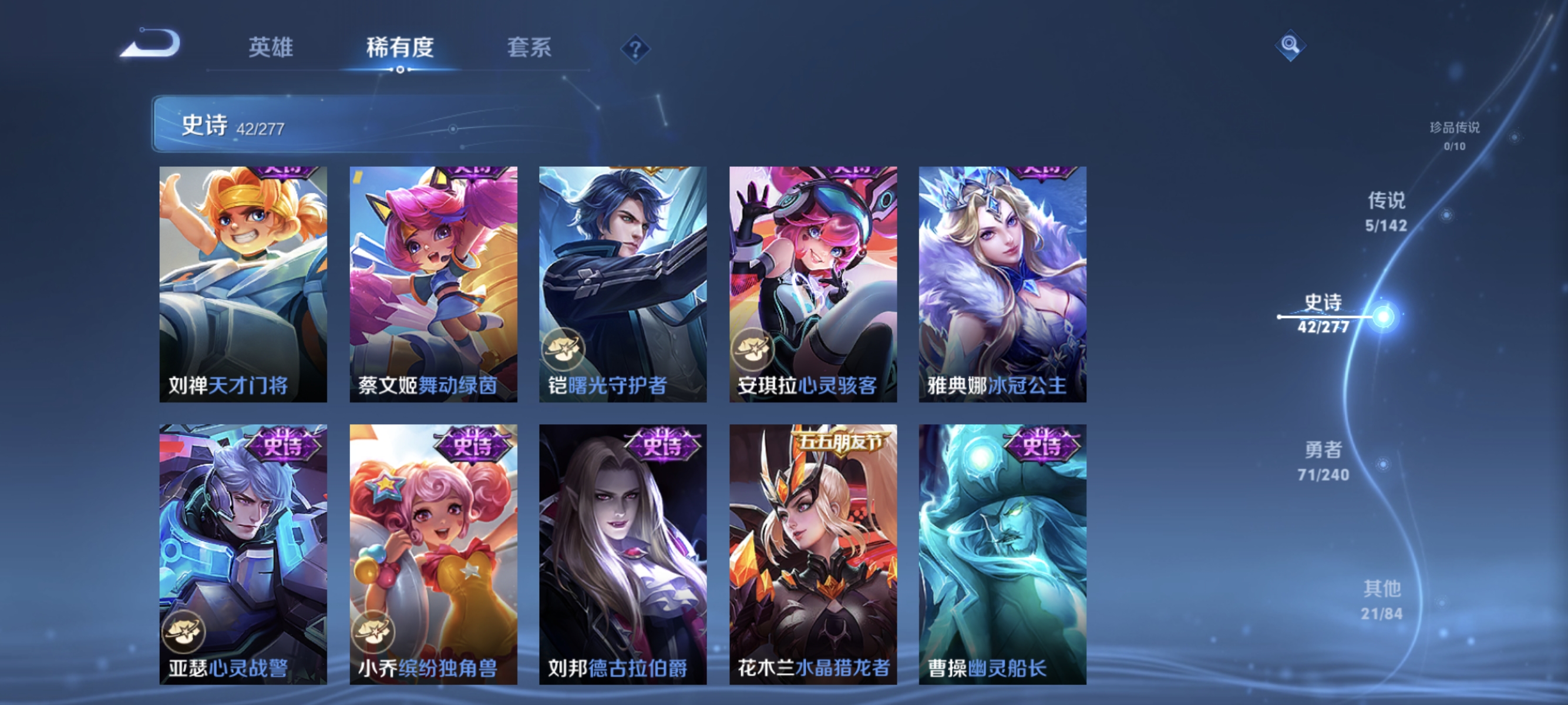1568x705 pixels.
Task: Click the fragment badge icon on 亚瑟 skin card
Action: click(184, 633)
